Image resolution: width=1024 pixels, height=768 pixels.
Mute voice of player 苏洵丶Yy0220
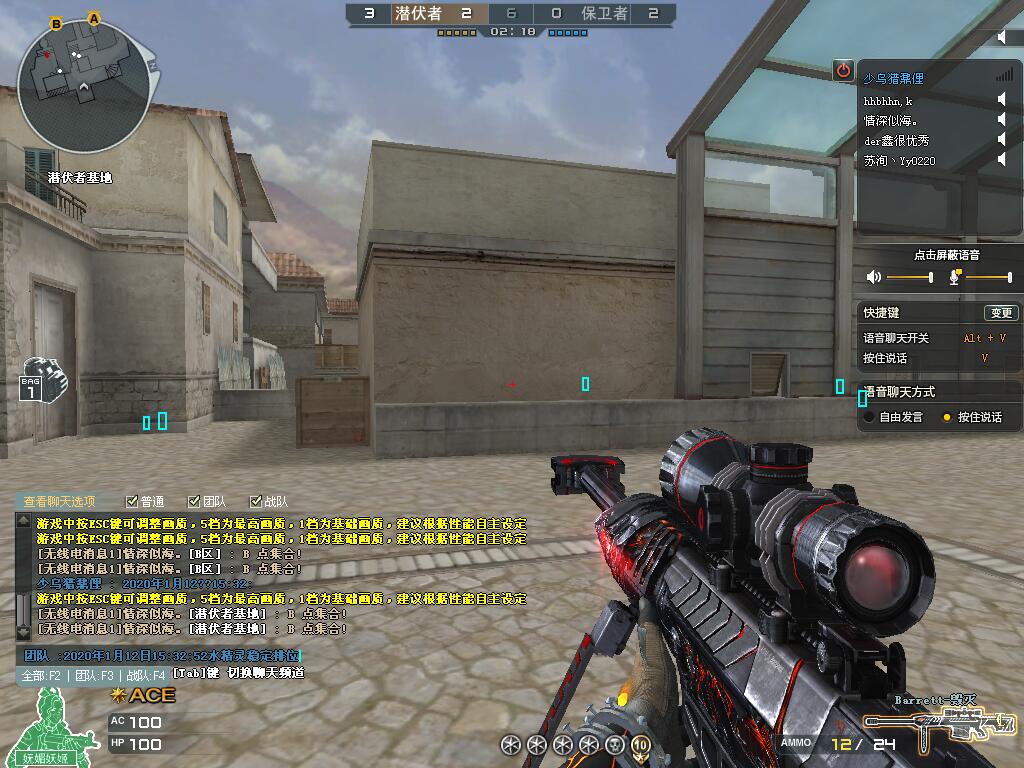(1001, 160)
